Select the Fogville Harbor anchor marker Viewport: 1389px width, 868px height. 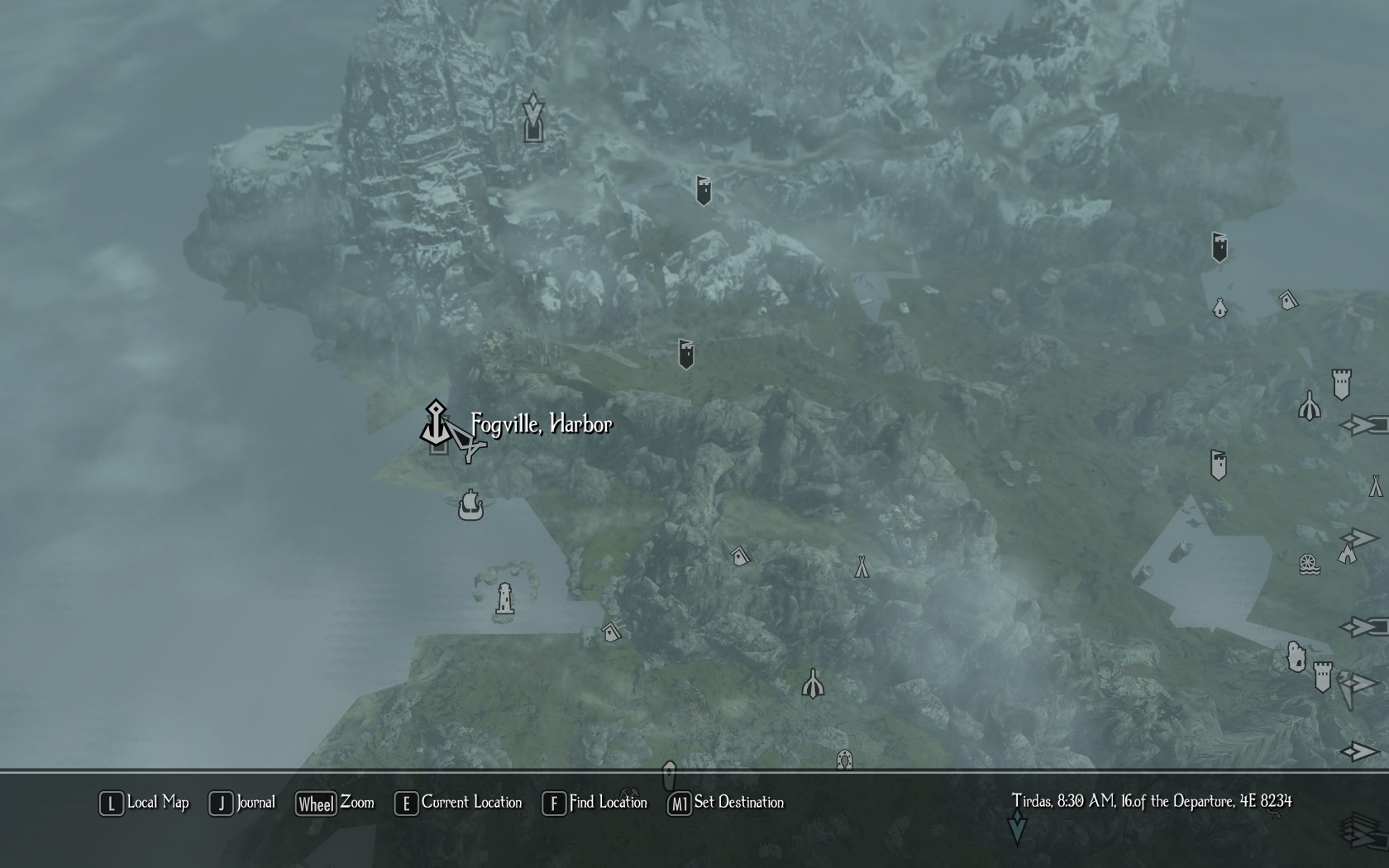point(436,424)
